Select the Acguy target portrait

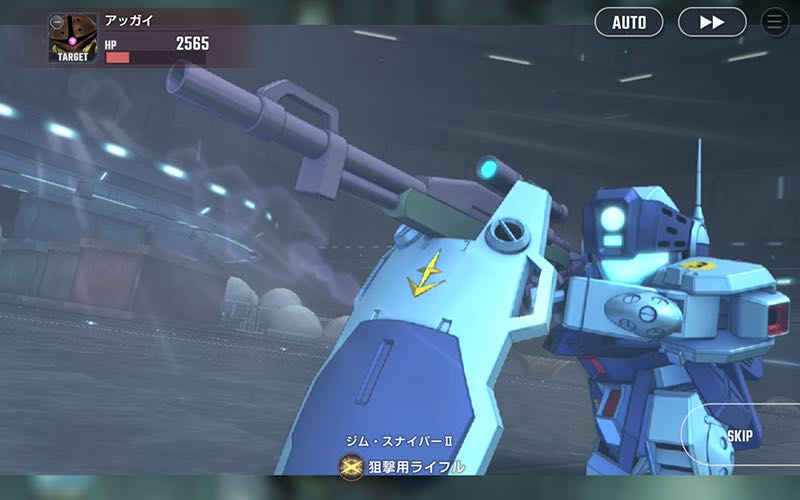coord(73,38)
